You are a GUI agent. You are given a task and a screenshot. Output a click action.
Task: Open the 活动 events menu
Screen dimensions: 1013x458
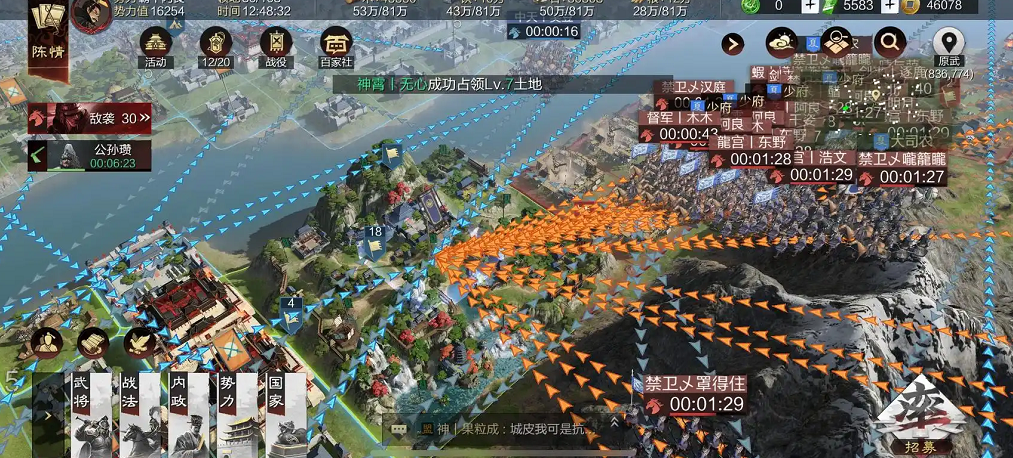coord(155,45)
